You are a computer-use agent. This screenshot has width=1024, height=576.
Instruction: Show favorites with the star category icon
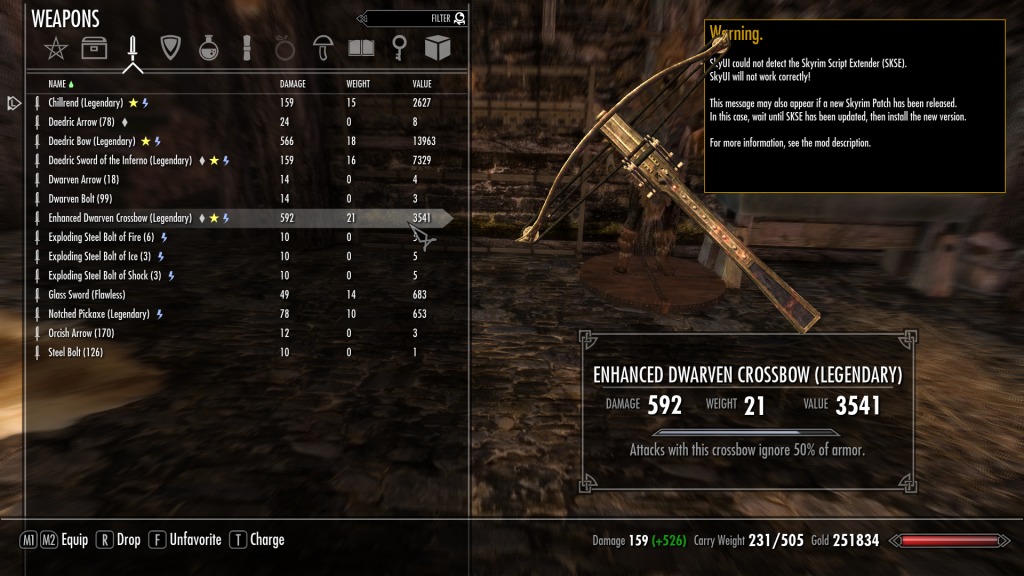tap(56, 48)
